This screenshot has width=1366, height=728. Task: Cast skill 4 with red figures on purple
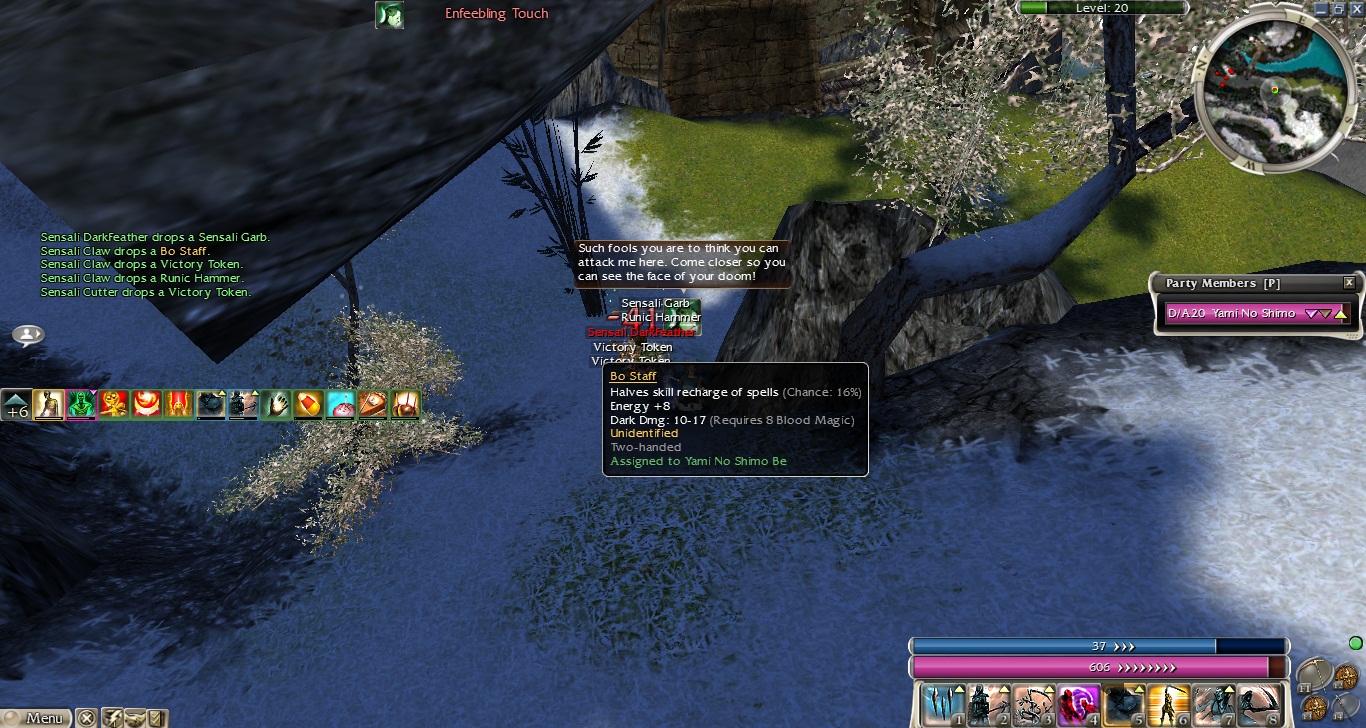coord(1078,705)
